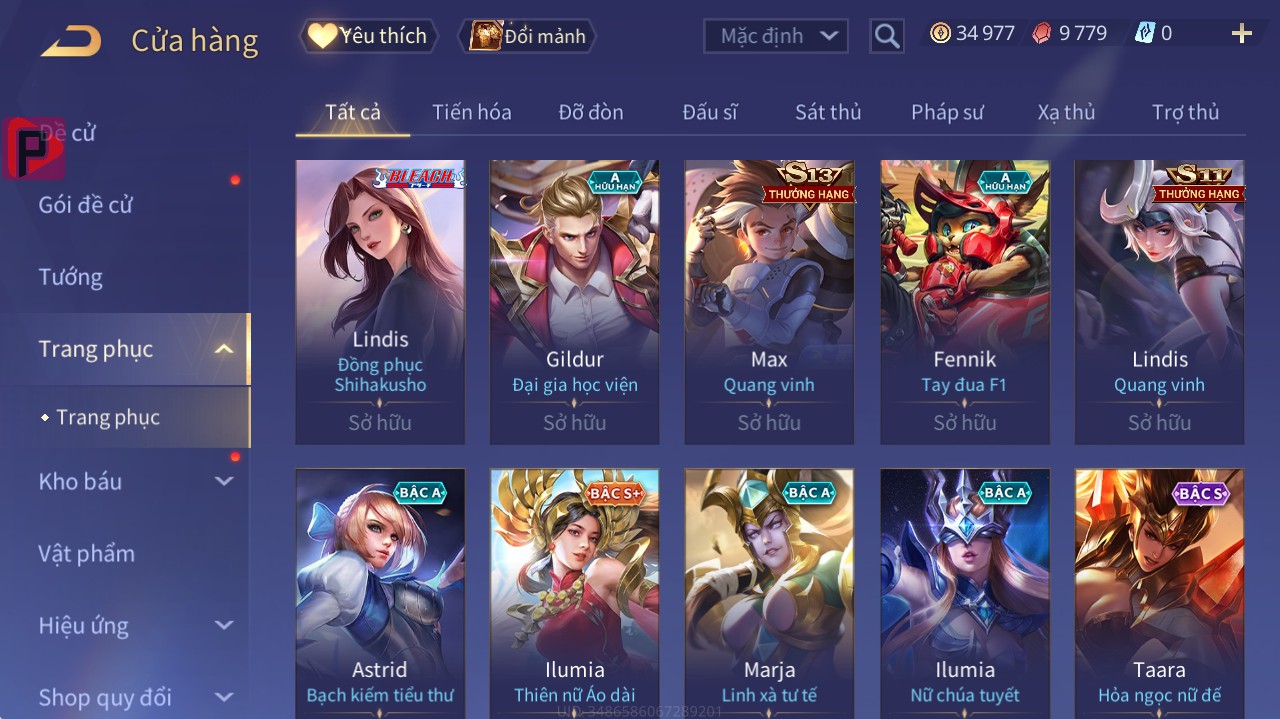Select the Sát thủ category tab
1280x719 pixels.
tap(827, 112)
